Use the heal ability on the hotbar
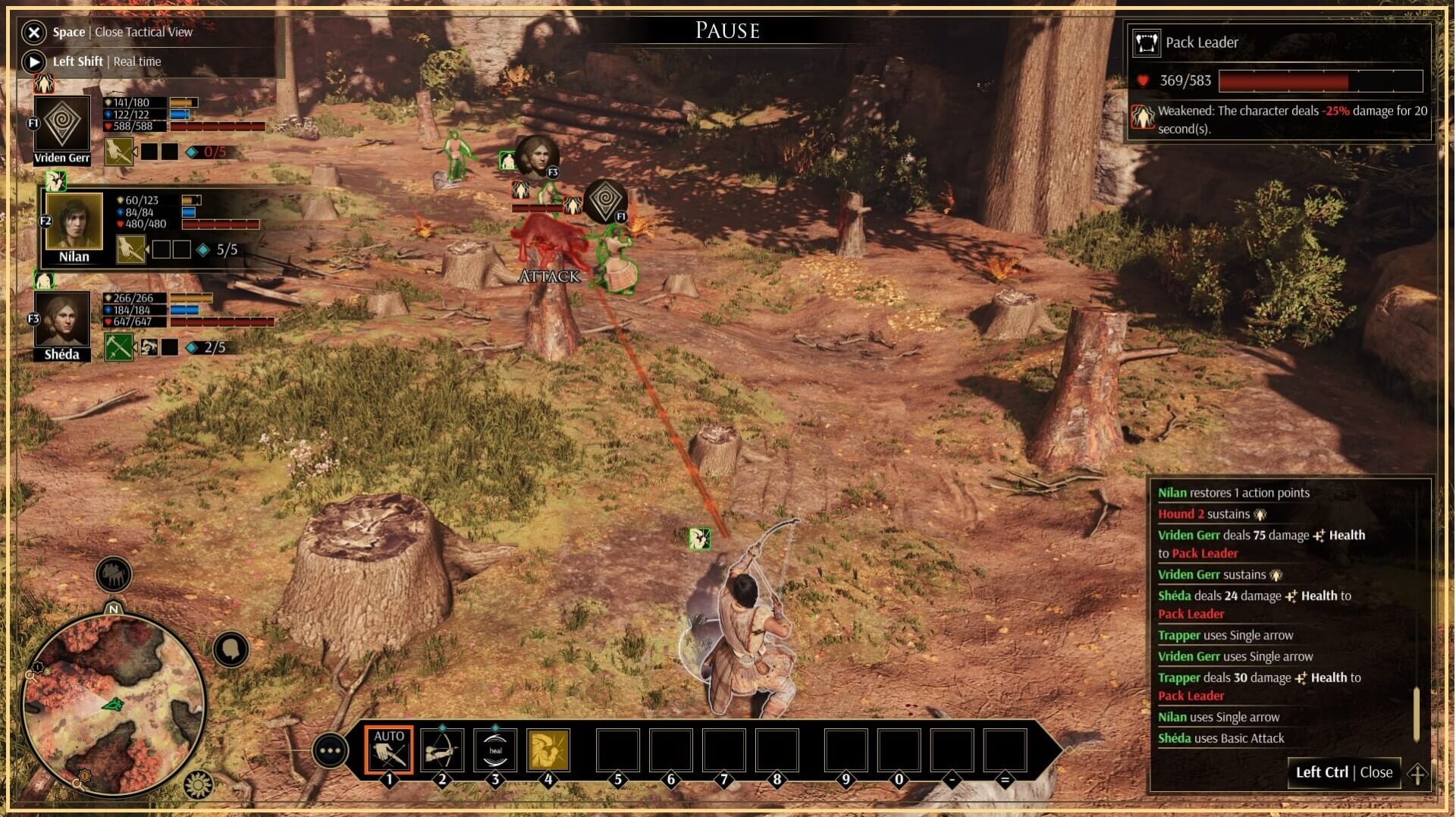This screenshot has width=1456, height=817. pos(495,750)
